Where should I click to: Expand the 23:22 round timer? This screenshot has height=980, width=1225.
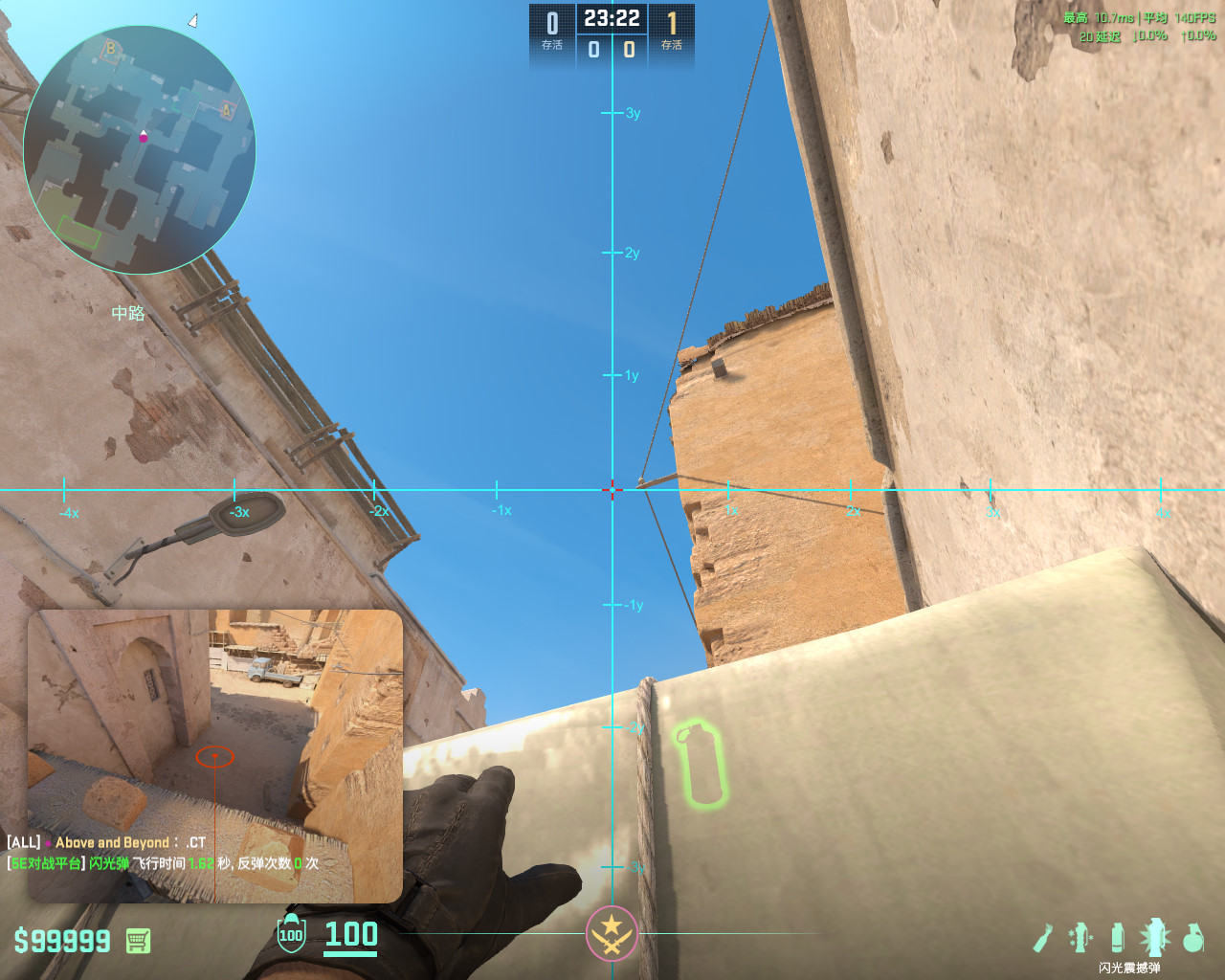pyautogui.click(x=612, y=17)
